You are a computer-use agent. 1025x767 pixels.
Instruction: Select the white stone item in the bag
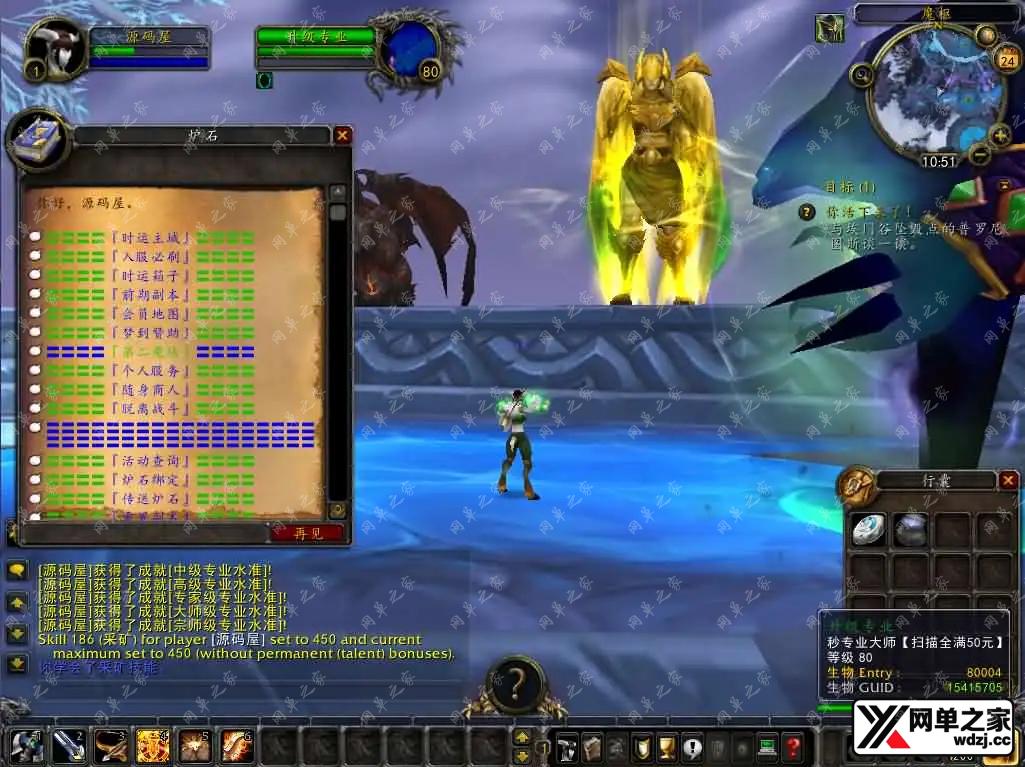(868, 530)
